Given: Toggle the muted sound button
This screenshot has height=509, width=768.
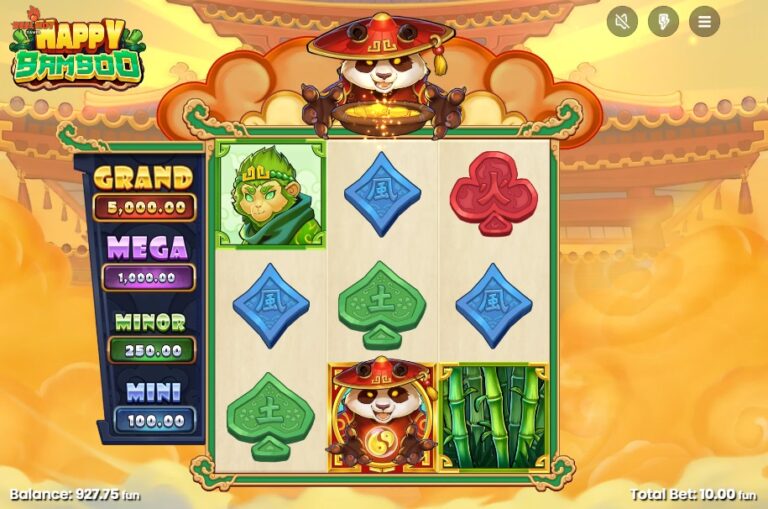Looking at the screenshot, I should pos(622,21).
